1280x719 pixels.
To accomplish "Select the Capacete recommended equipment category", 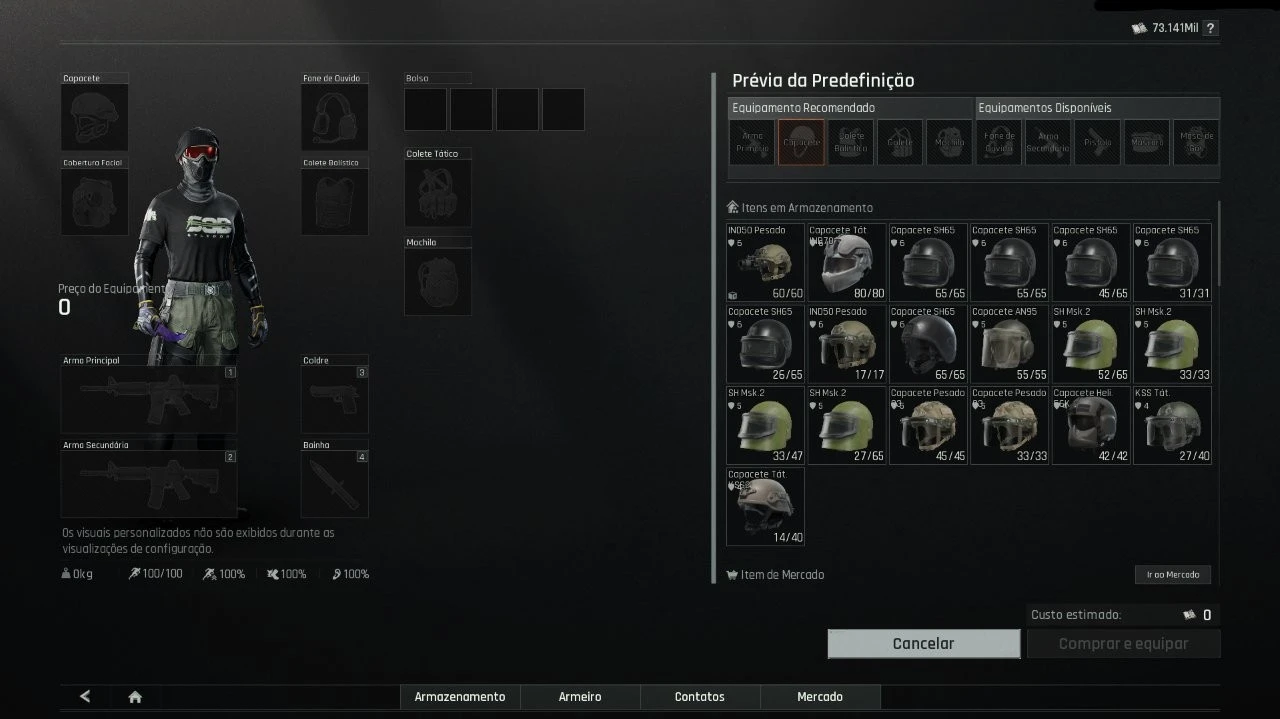I will point(801,142).
